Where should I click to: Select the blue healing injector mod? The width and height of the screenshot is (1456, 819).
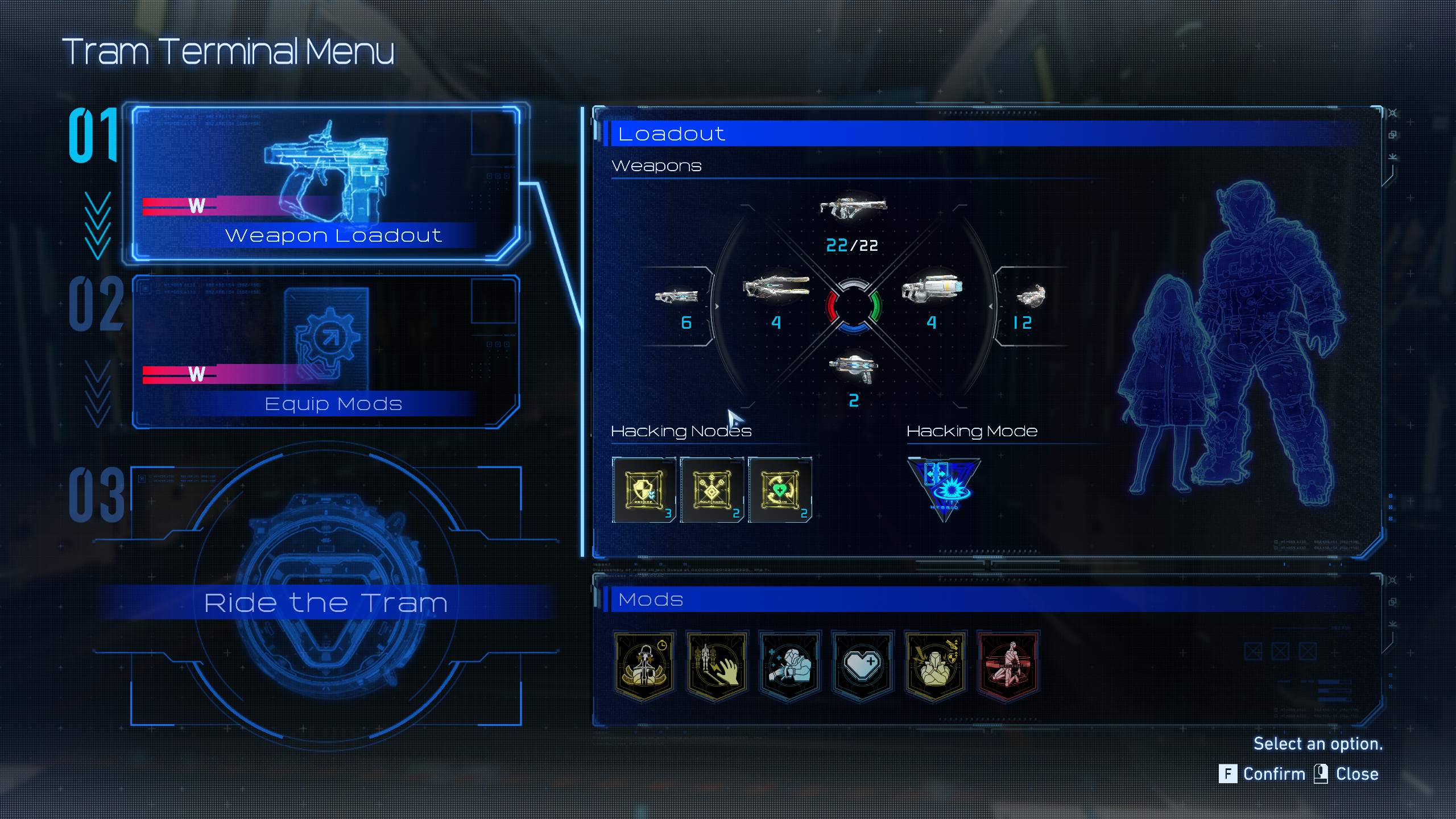(x=790, y=663)
